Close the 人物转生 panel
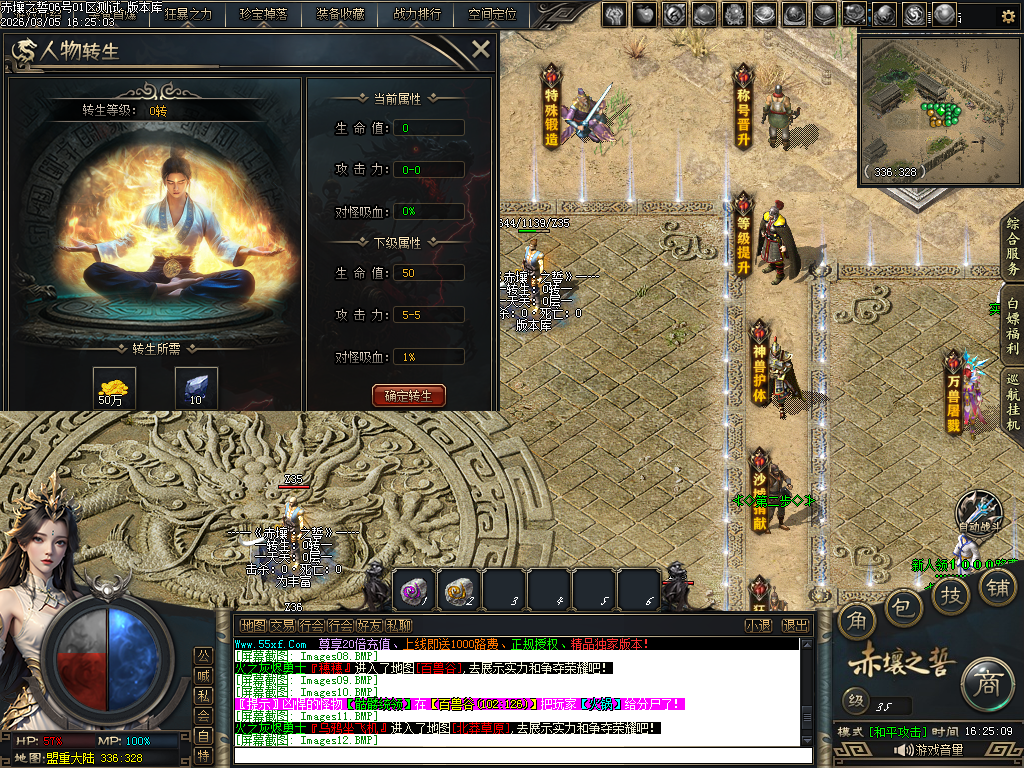This screenshot has height=768, width=1024. (481, 49)
